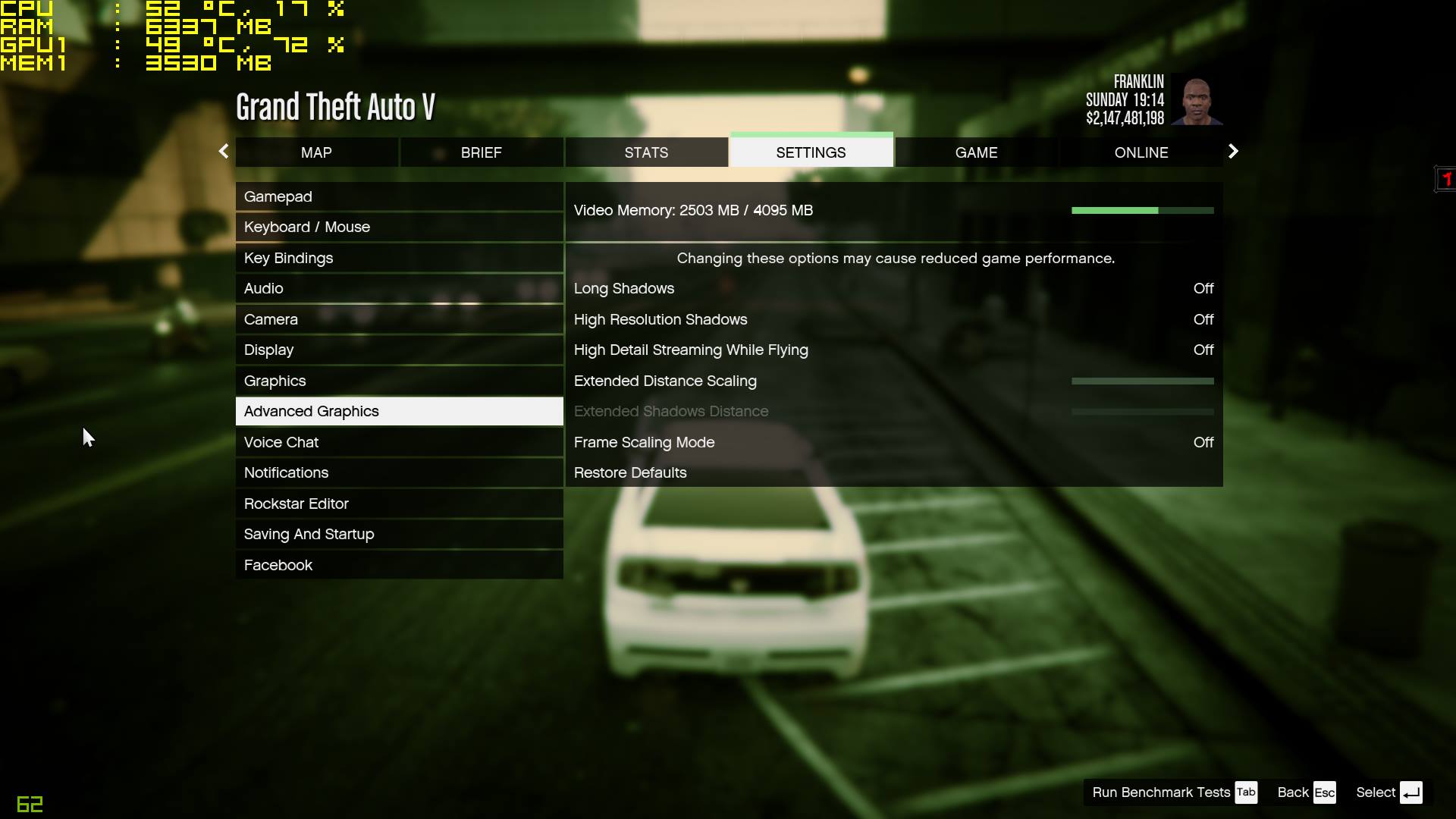Image resolution: width=1456 pixels, height=819 pixels.
Task: Select Saving And Startup
Action: click(399, 534)
